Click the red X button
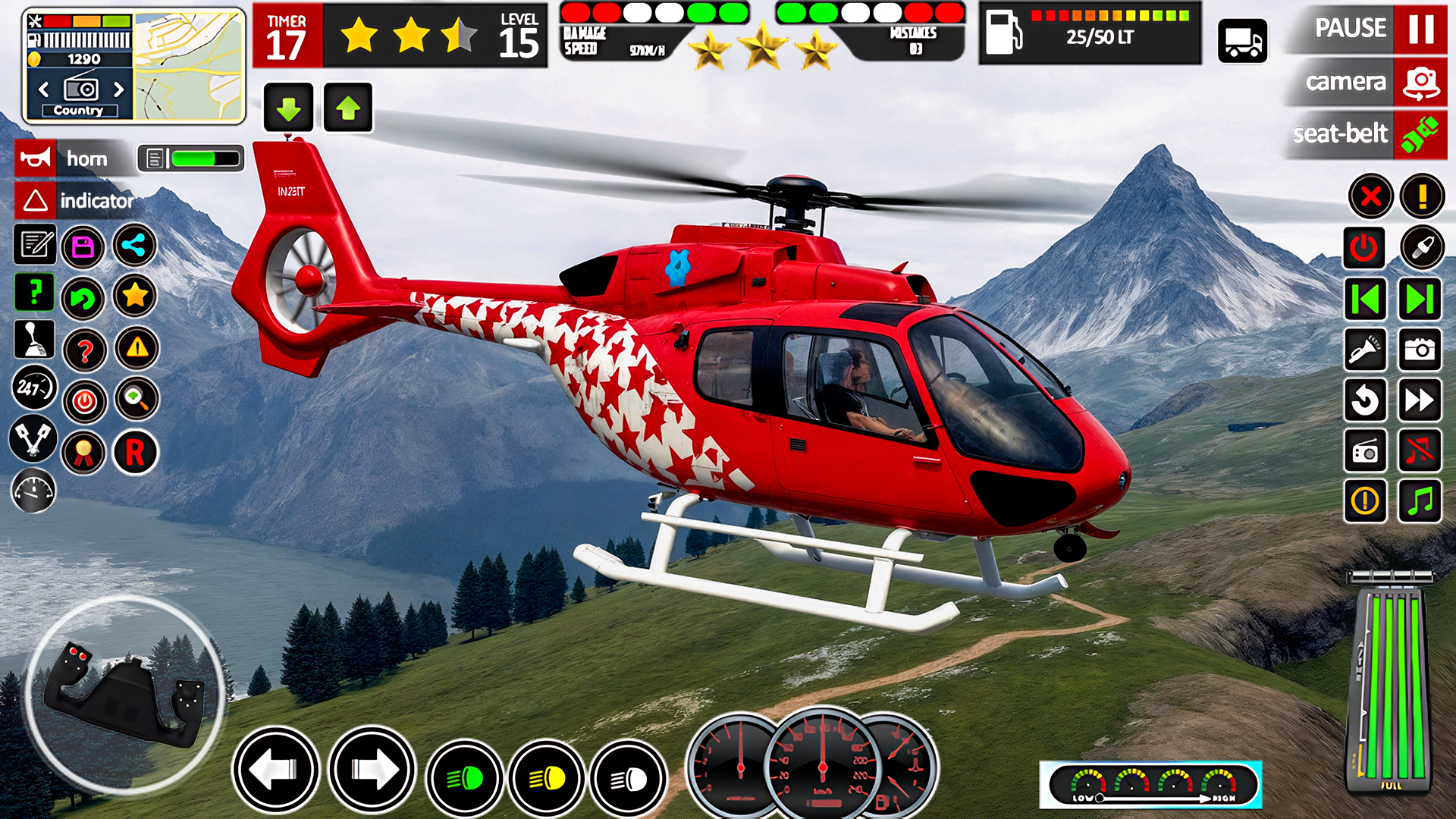This screenshot has width=1456, height=819. [1370, 197]
